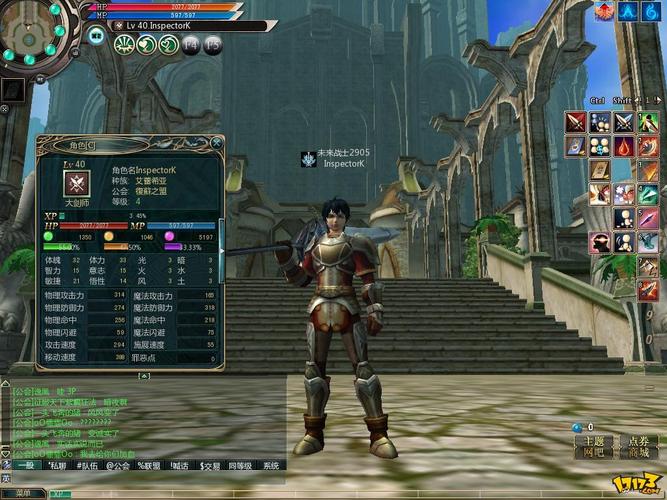Close the character info panel
This screenshot has width=667, height=500.
(217, 145)
